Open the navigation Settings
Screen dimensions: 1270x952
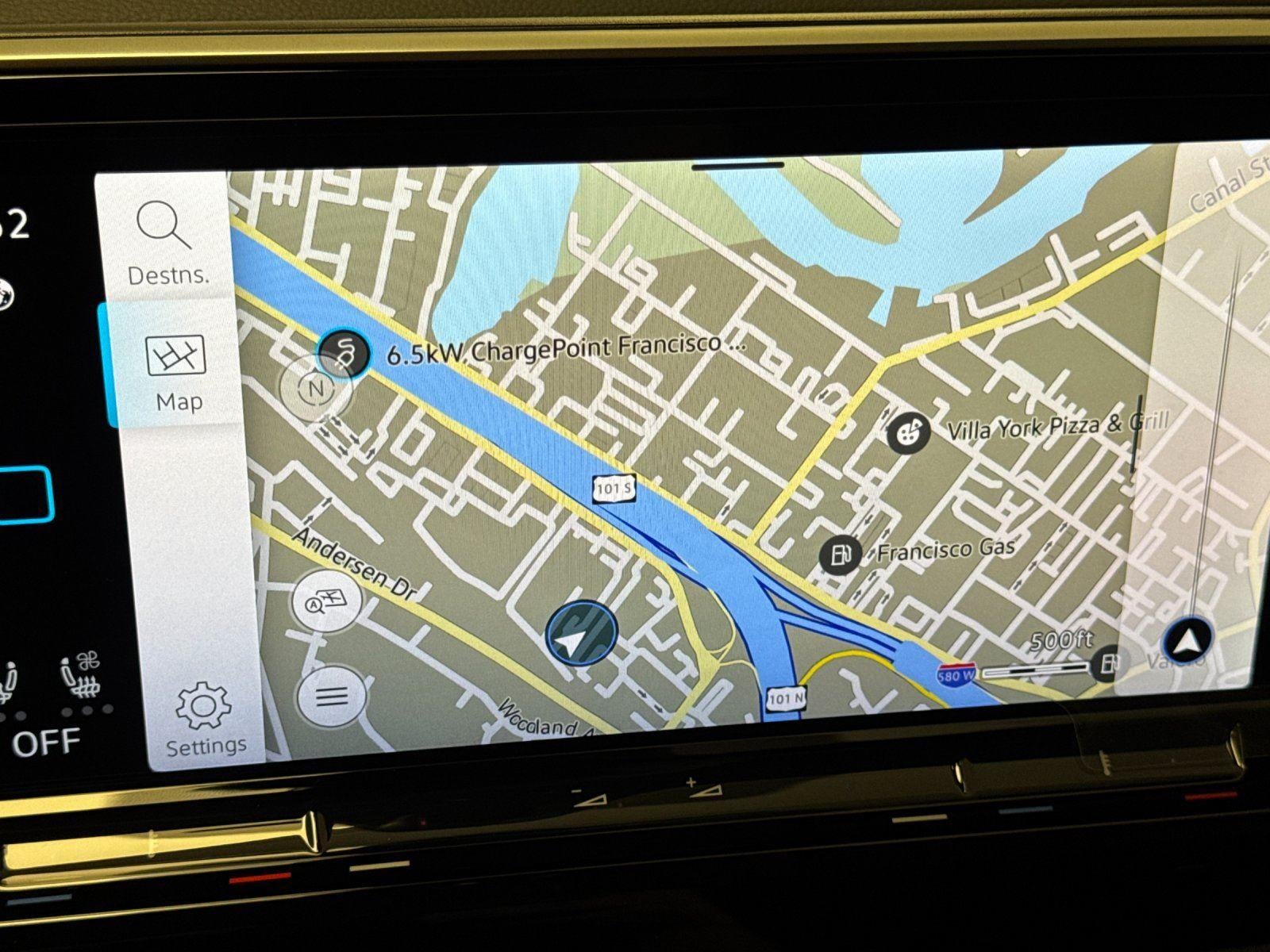[x=205, y=720]
